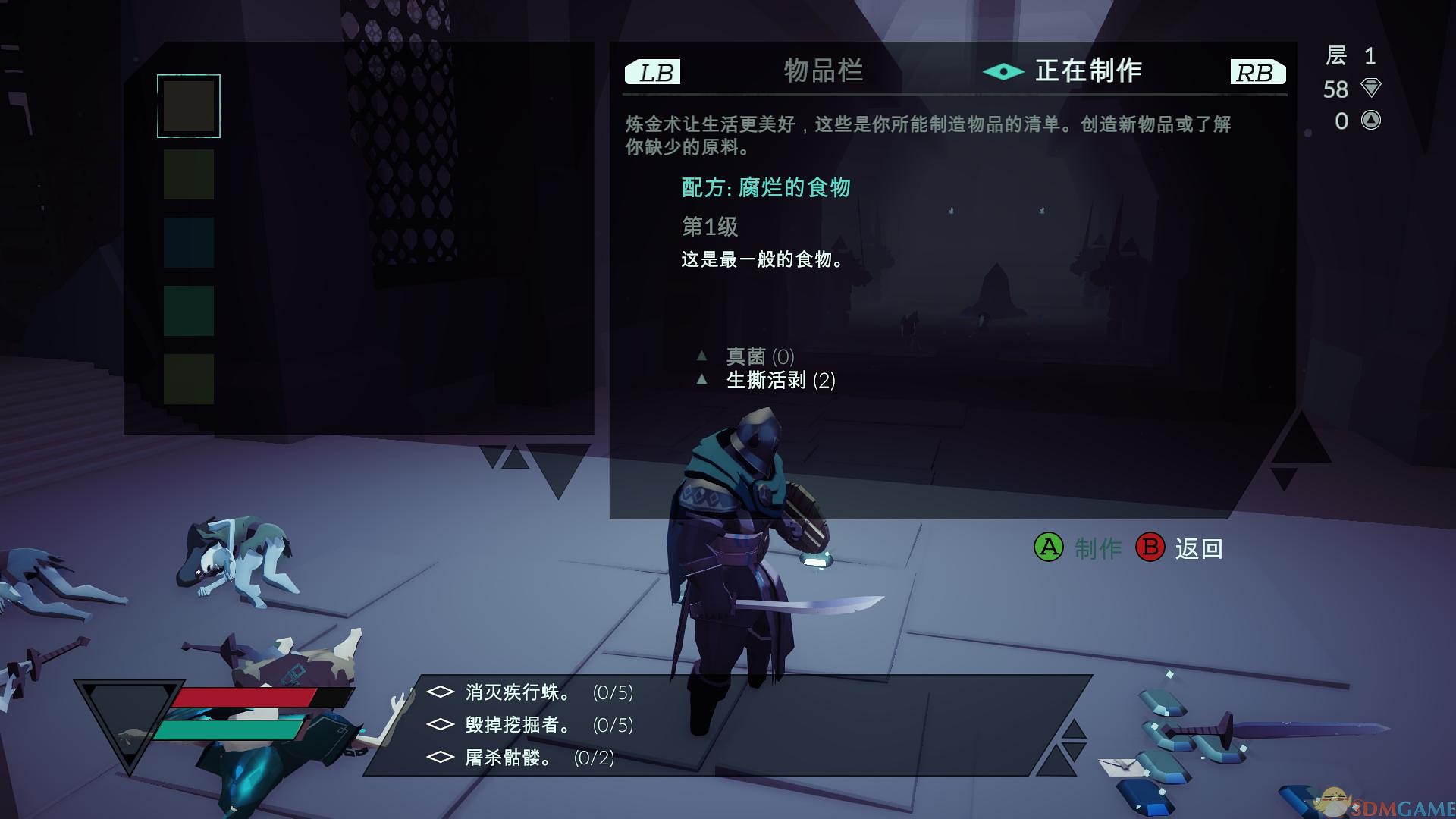This screenshot has width=1456, height=819.
Task: Open the 正在制作 crafting tab
Action: (x=1088, y=72)
